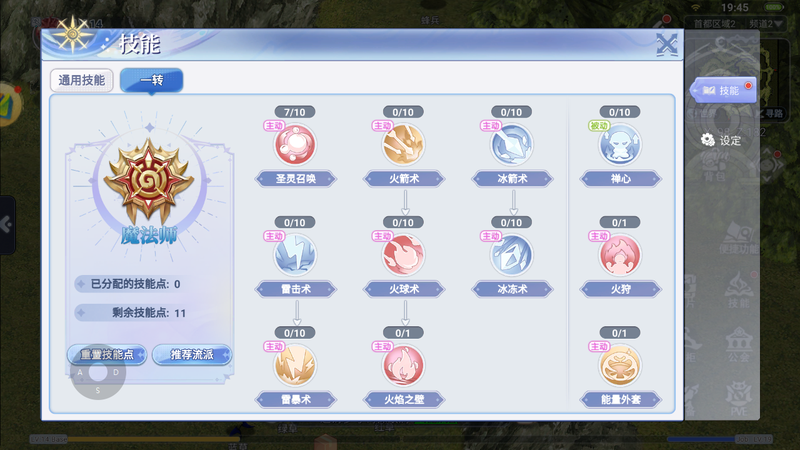Select the 火焰之壁 skill icon
800x450 pixels.
pos(404,365)
